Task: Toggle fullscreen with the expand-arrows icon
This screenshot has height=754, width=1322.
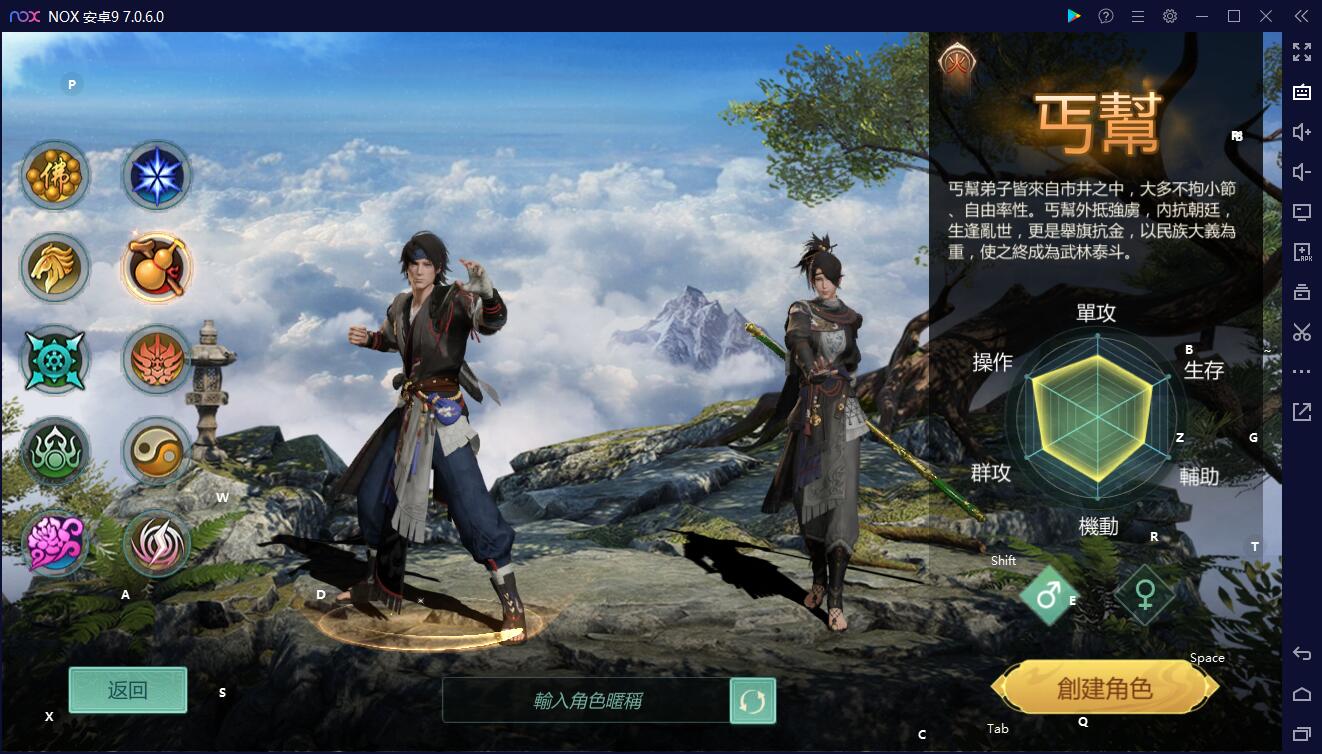Action: coord(1301,51)
